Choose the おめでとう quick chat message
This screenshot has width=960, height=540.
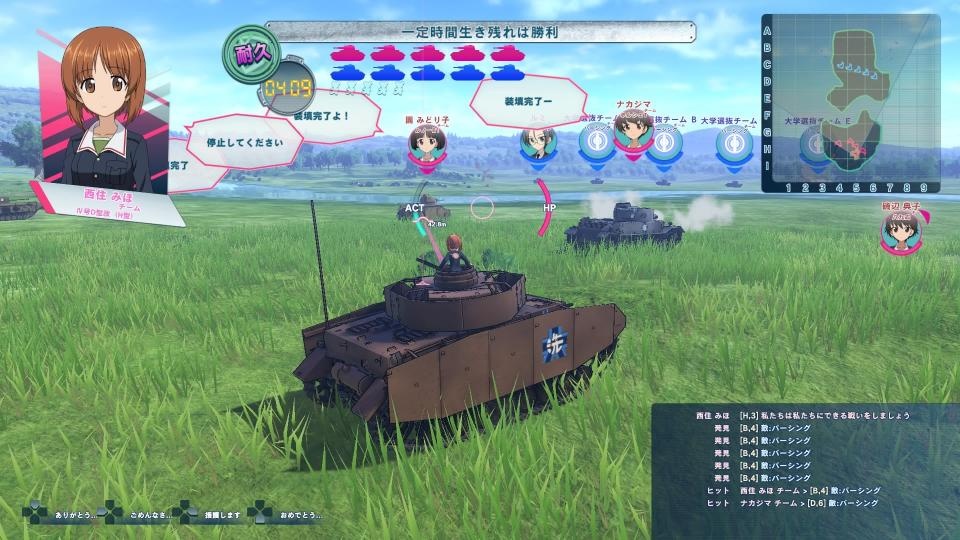click(x=290, y=514)
